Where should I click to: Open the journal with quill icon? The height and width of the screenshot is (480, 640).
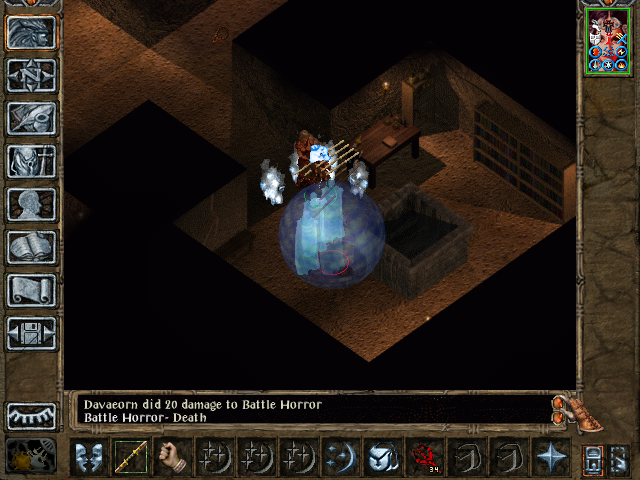[x=31, y=118]
